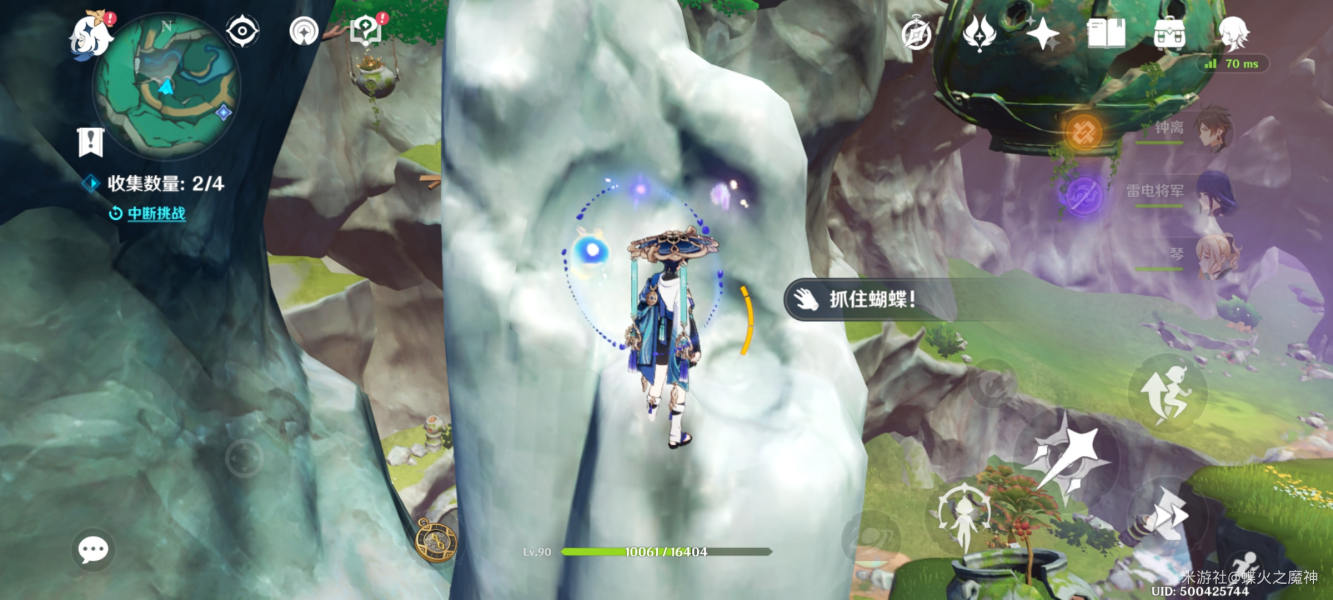Open the four-pointed star wish icon
The width and height of the screenshot is (1333, 600).
1043,35
